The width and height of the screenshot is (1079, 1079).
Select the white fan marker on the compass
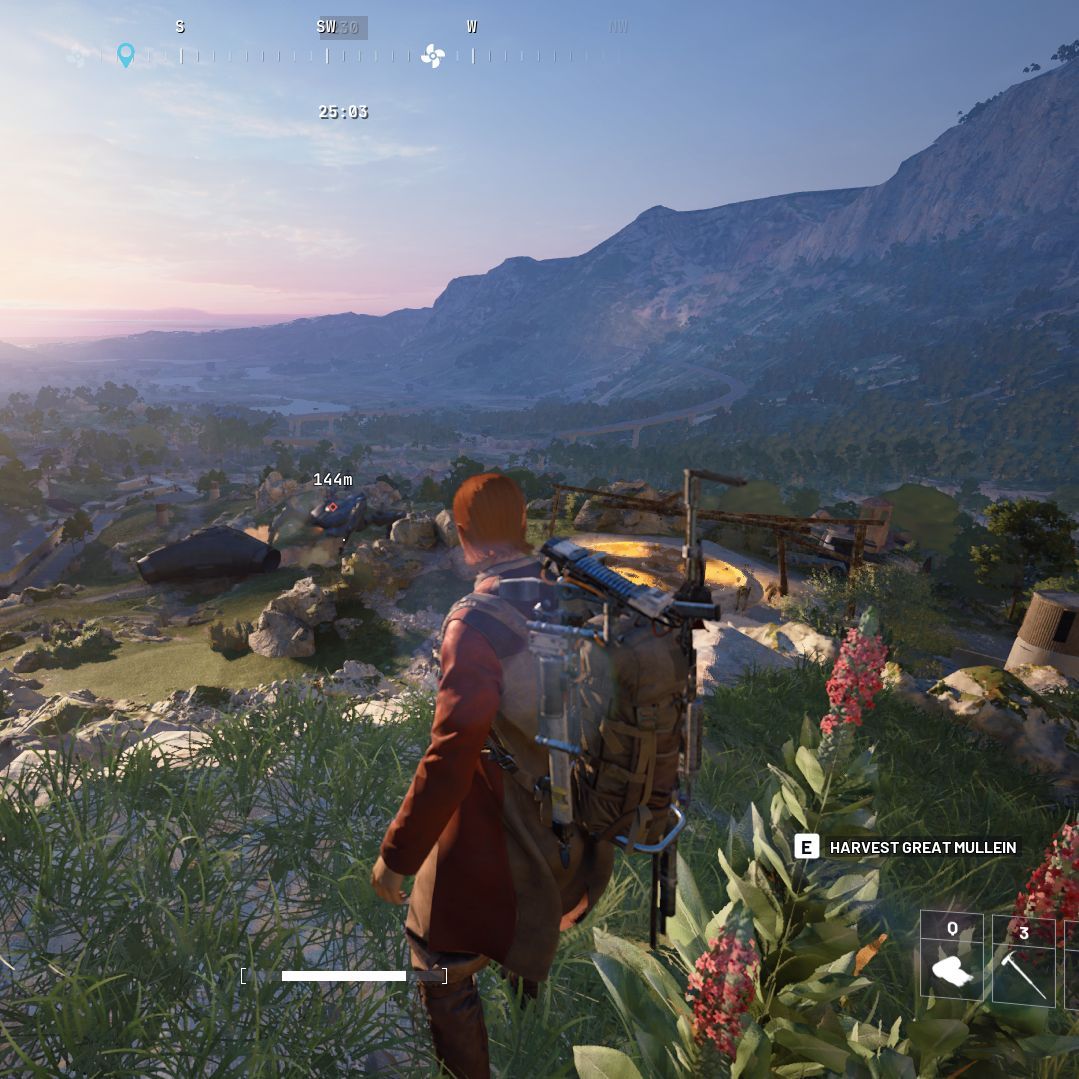pos(432,56)
